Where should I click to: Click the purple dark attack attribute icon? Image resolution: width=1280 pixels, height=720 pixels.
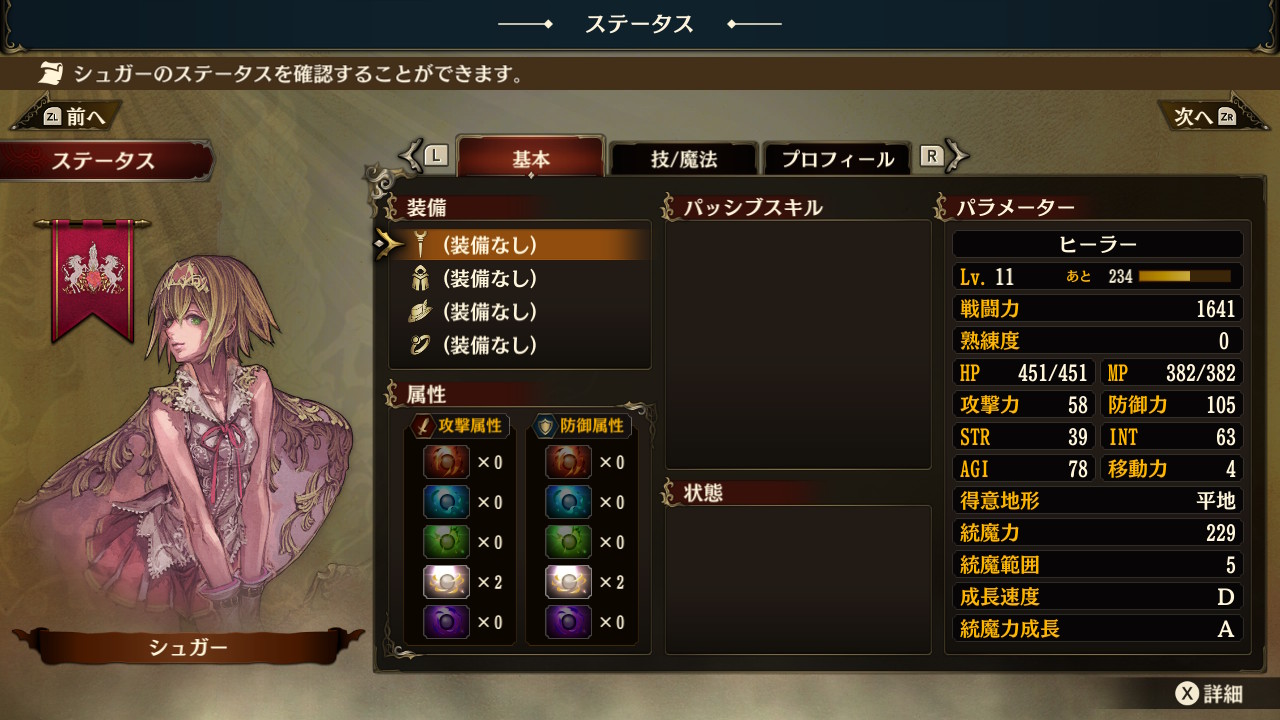446,622
